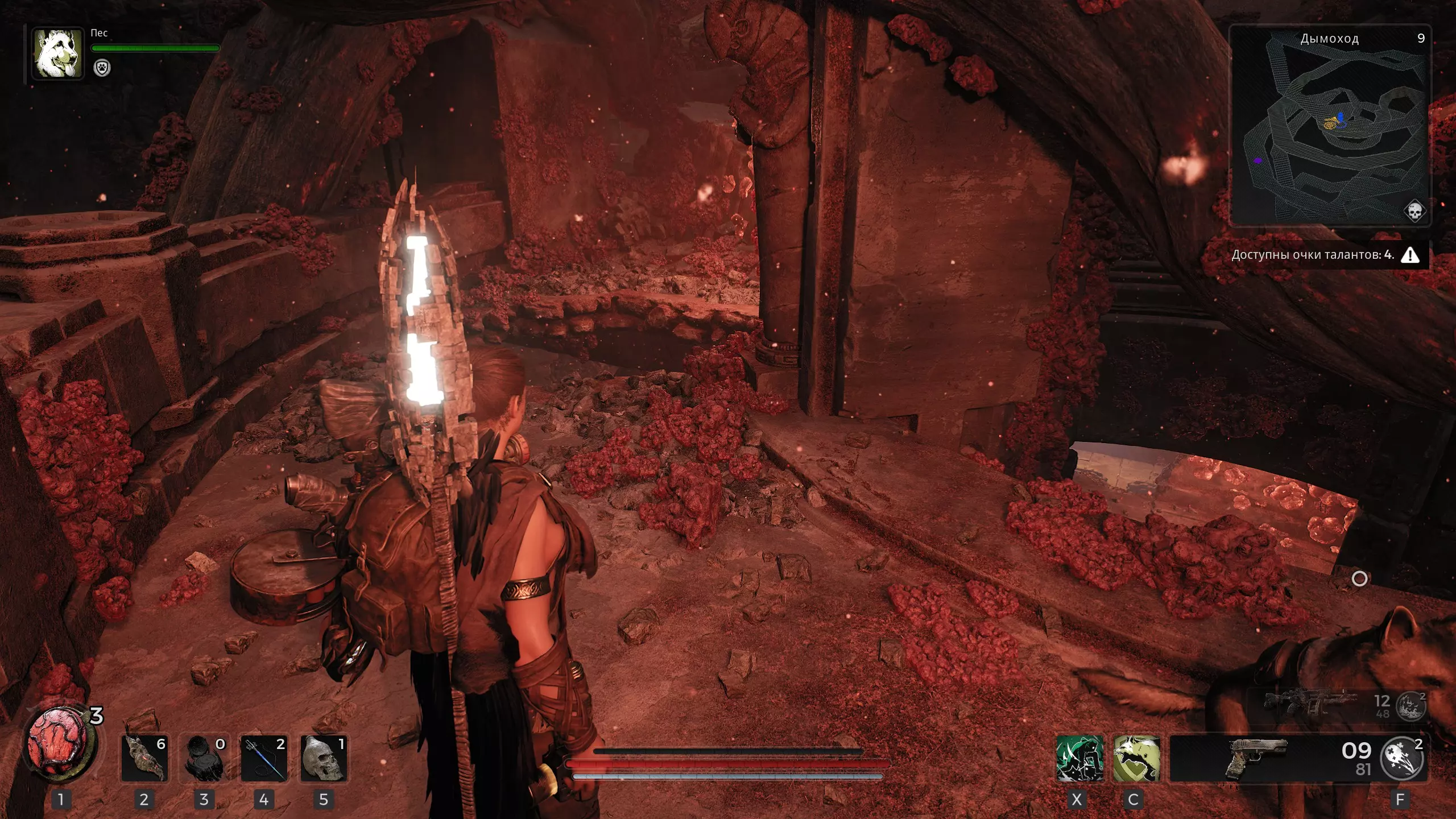Image resolution: width=1456 pixels, height=819 pixels.
Task: Activate the fox shield skill
Action: pyautogui.click(x=1136, y=758)
